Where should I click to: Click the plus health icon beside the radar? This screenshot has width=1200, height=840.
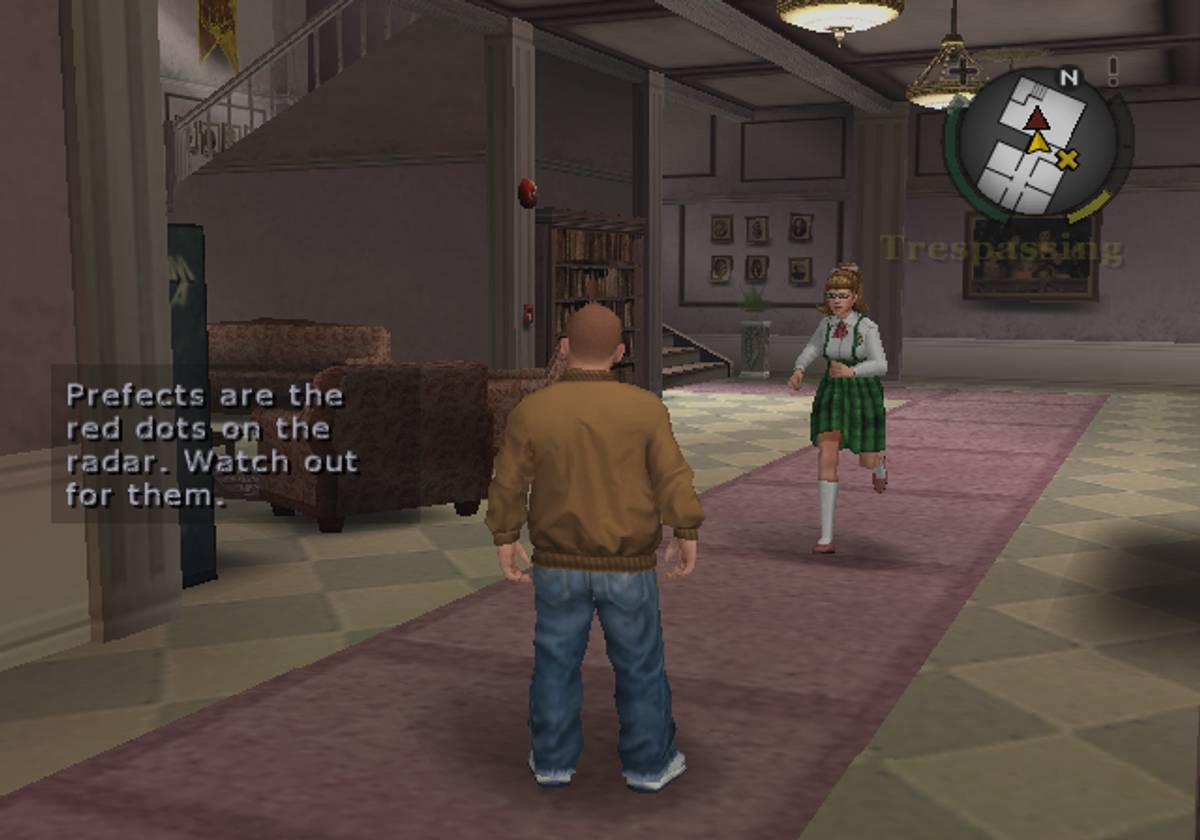click(x=962, y=70)
